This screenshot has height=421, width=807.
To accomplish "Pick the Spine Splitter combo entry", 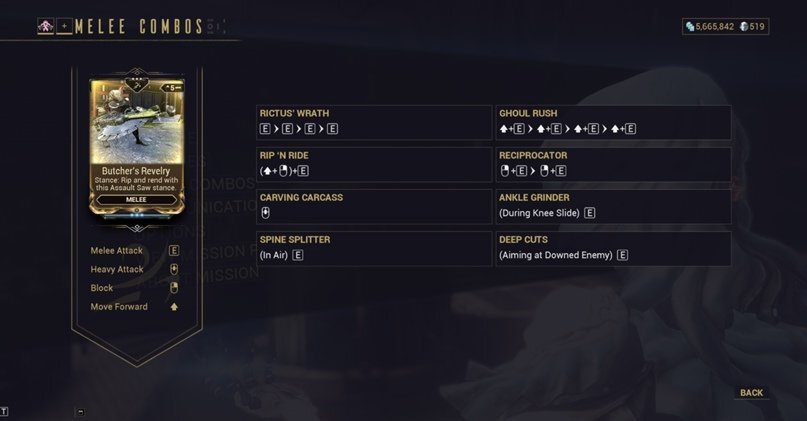I will [x=374, y=248].
